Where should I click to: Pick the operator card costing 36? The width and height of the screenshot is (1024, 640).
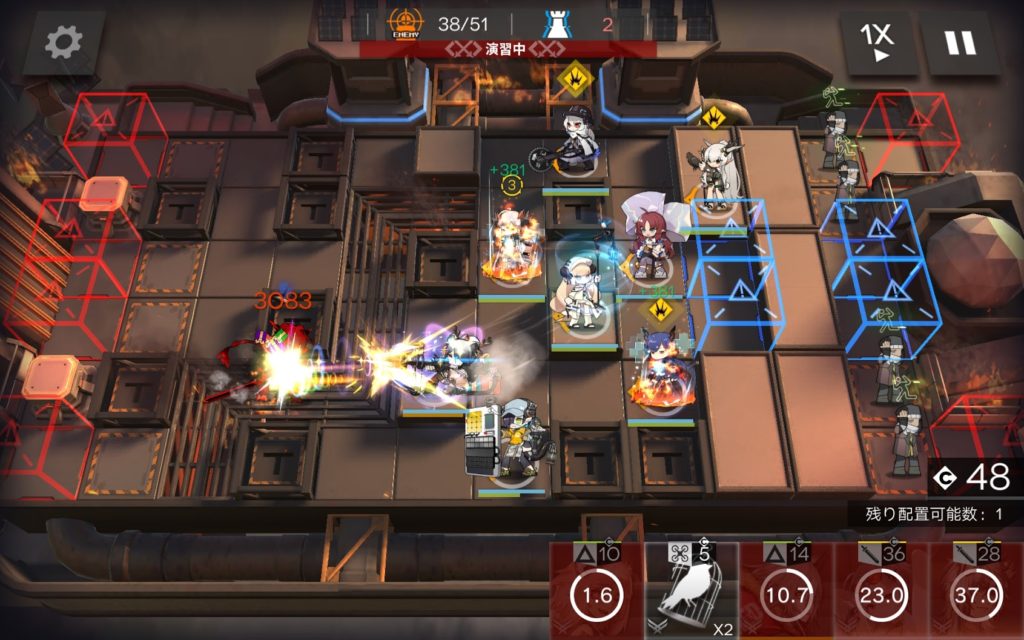[881, 592]
